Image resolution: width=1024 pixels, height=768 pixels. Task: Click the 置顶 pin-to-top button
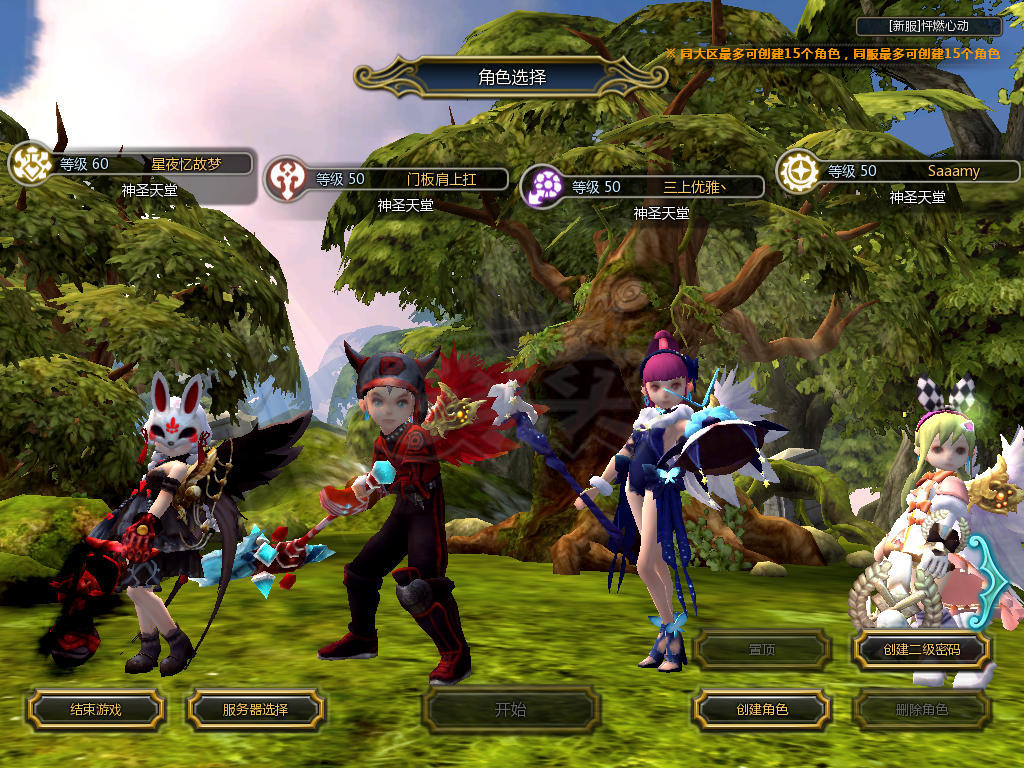point(761,650)
